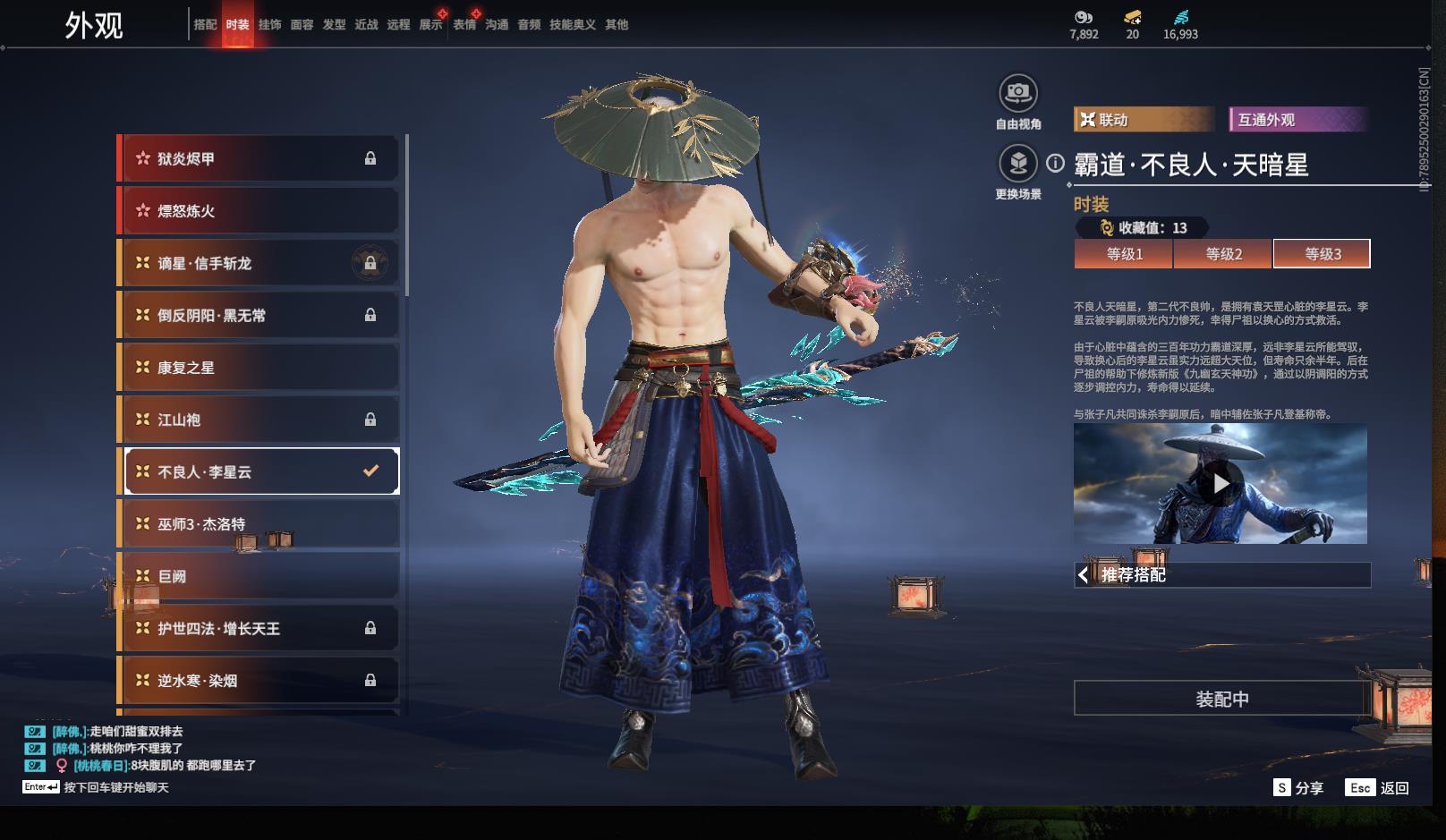Screen dimensions: 1446x840
Task: Click the 更换场景 change scene icon
Action: 1017,165
